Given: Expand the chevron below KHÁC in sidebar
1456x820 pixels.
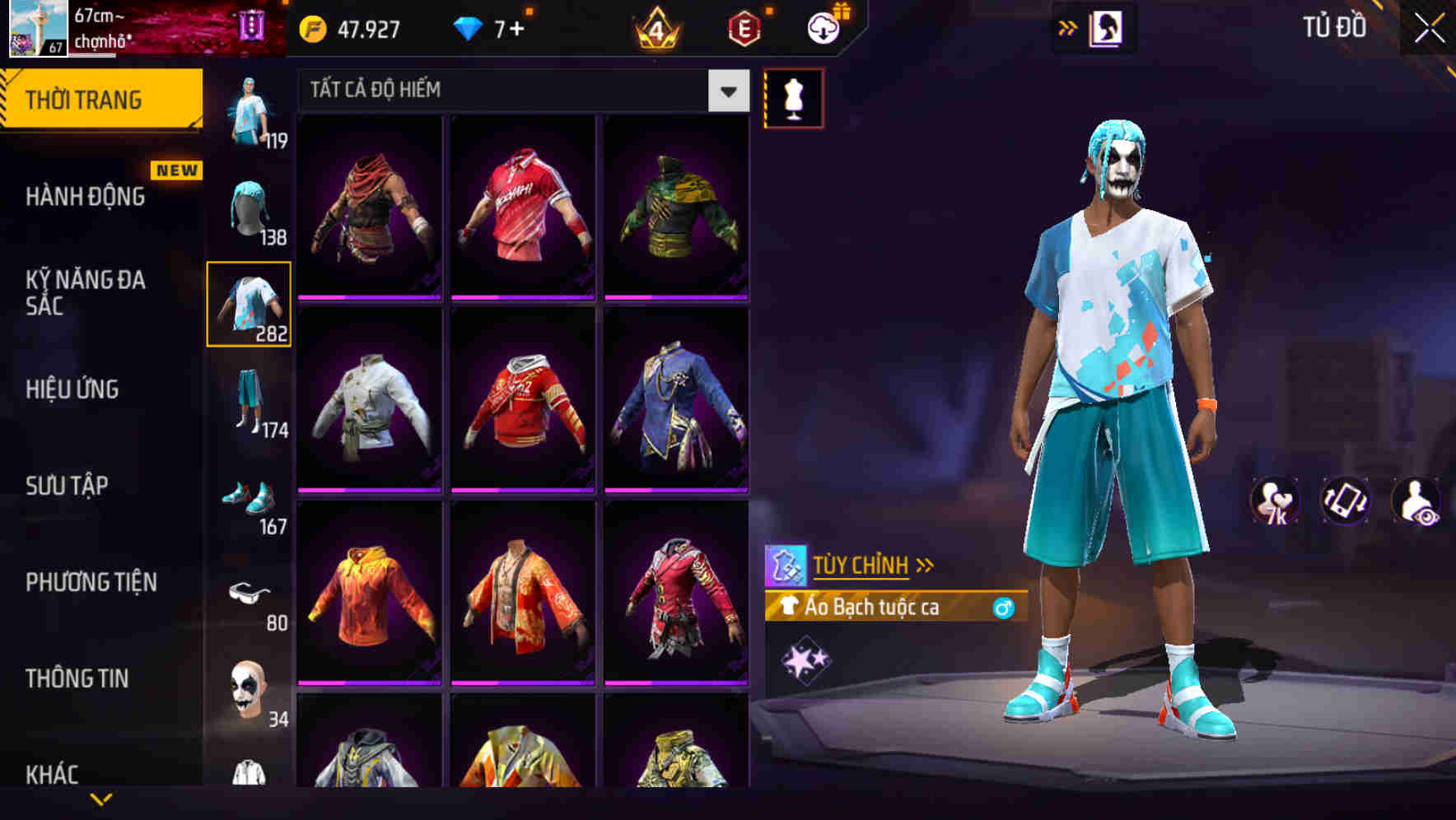Looking at the screenshot, I should [x=100, y=800].
